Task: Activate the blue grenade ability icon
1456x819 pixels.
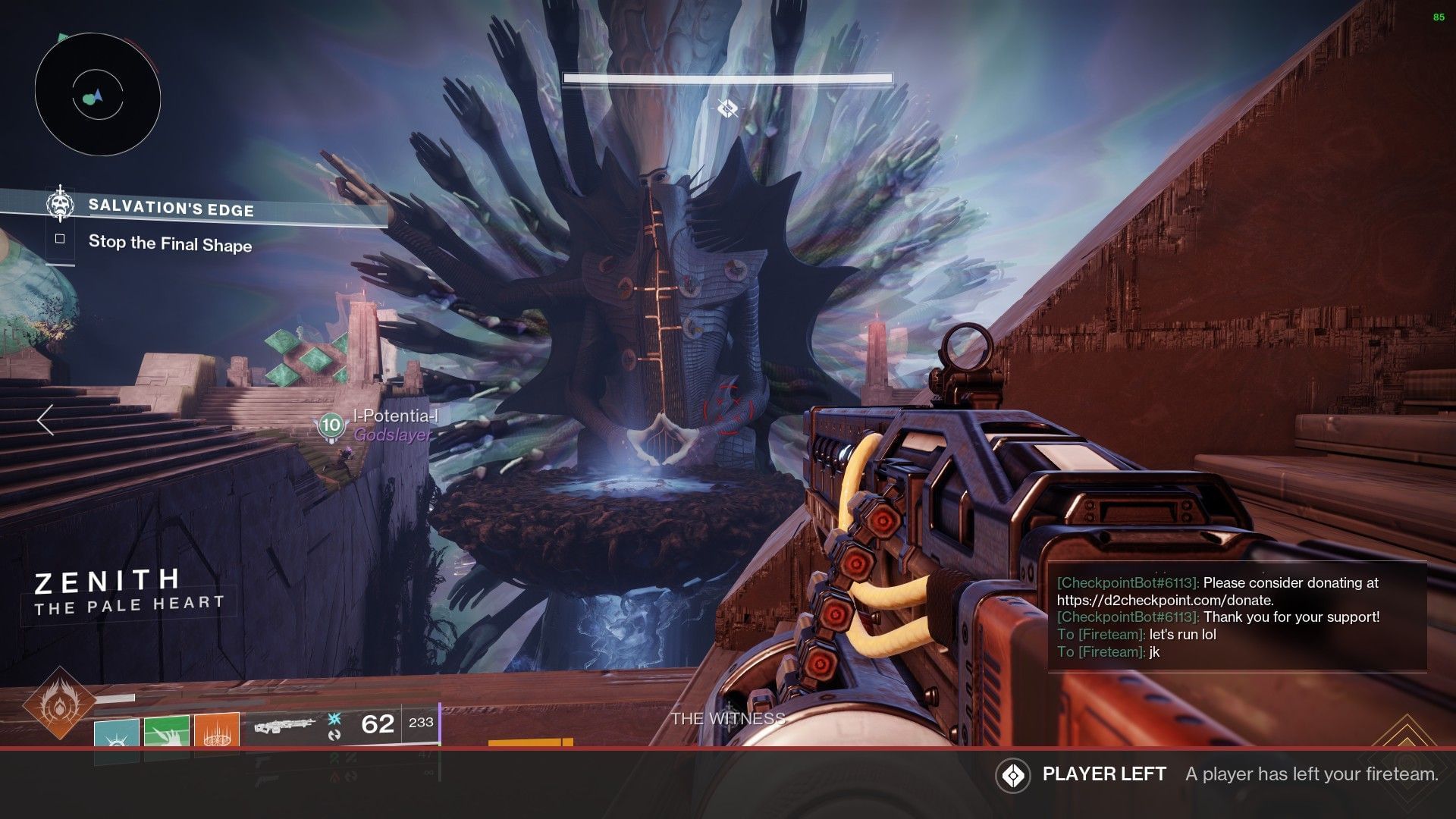Action: [117, 733]
